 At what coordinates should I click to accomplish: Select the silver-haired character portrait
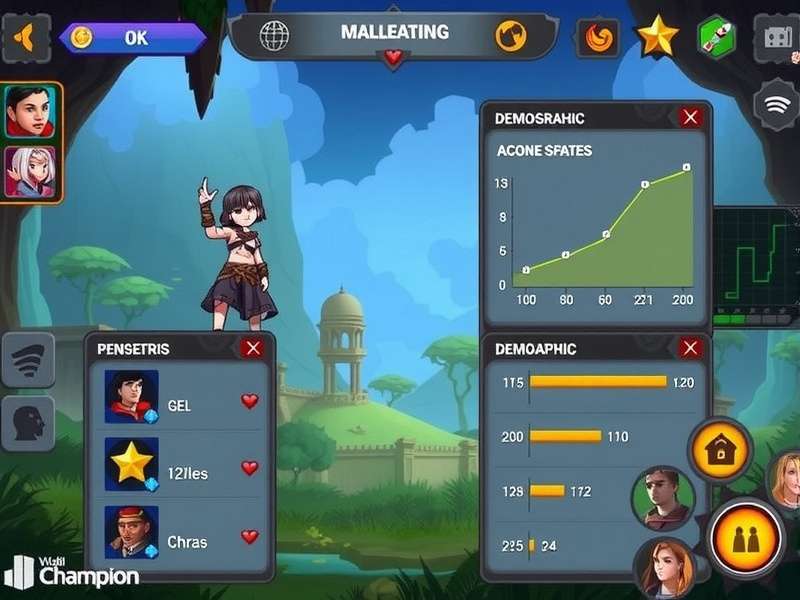[29, 172]
